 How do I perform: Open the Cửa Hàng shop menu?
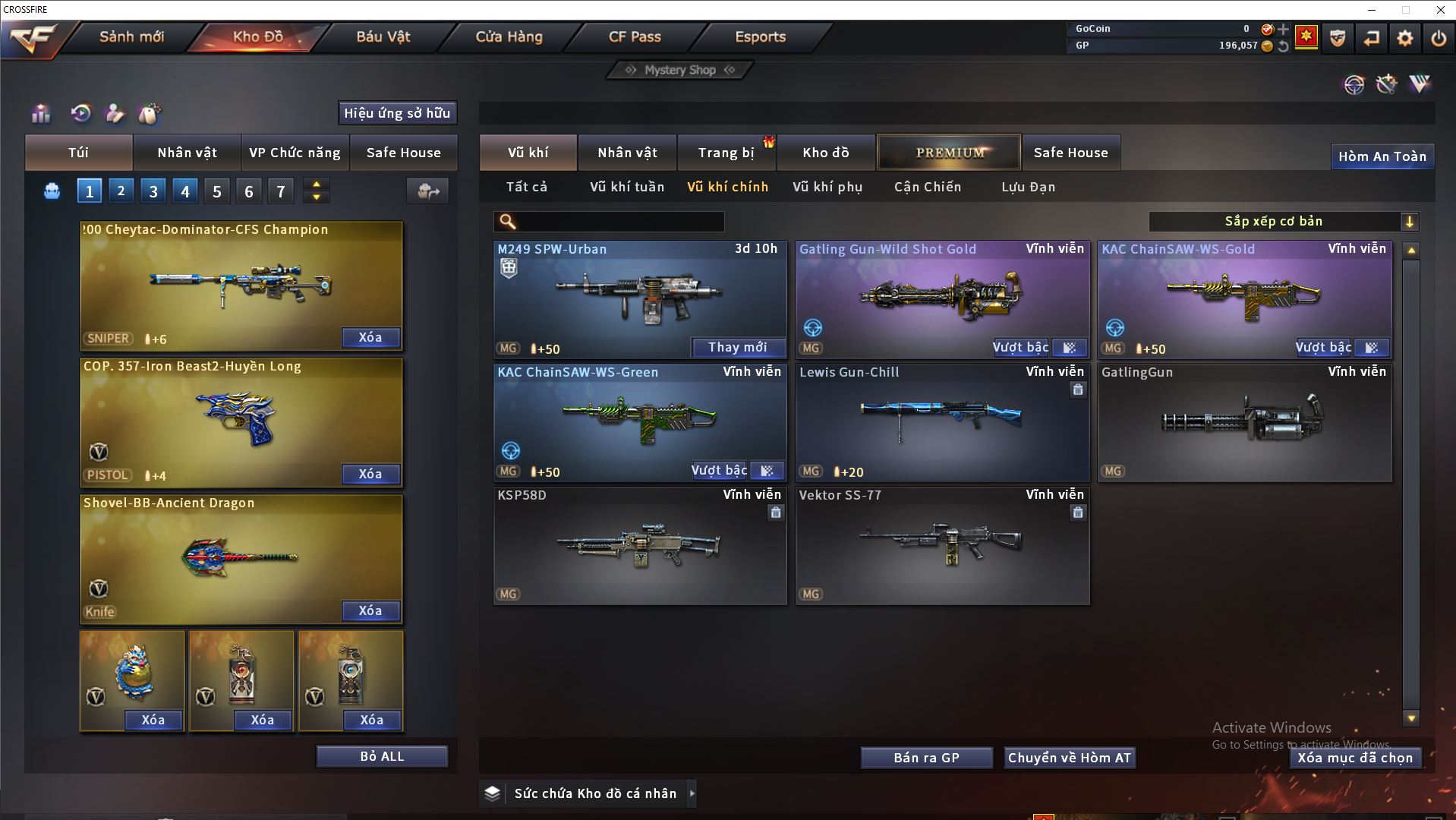(x=509, y=36)
